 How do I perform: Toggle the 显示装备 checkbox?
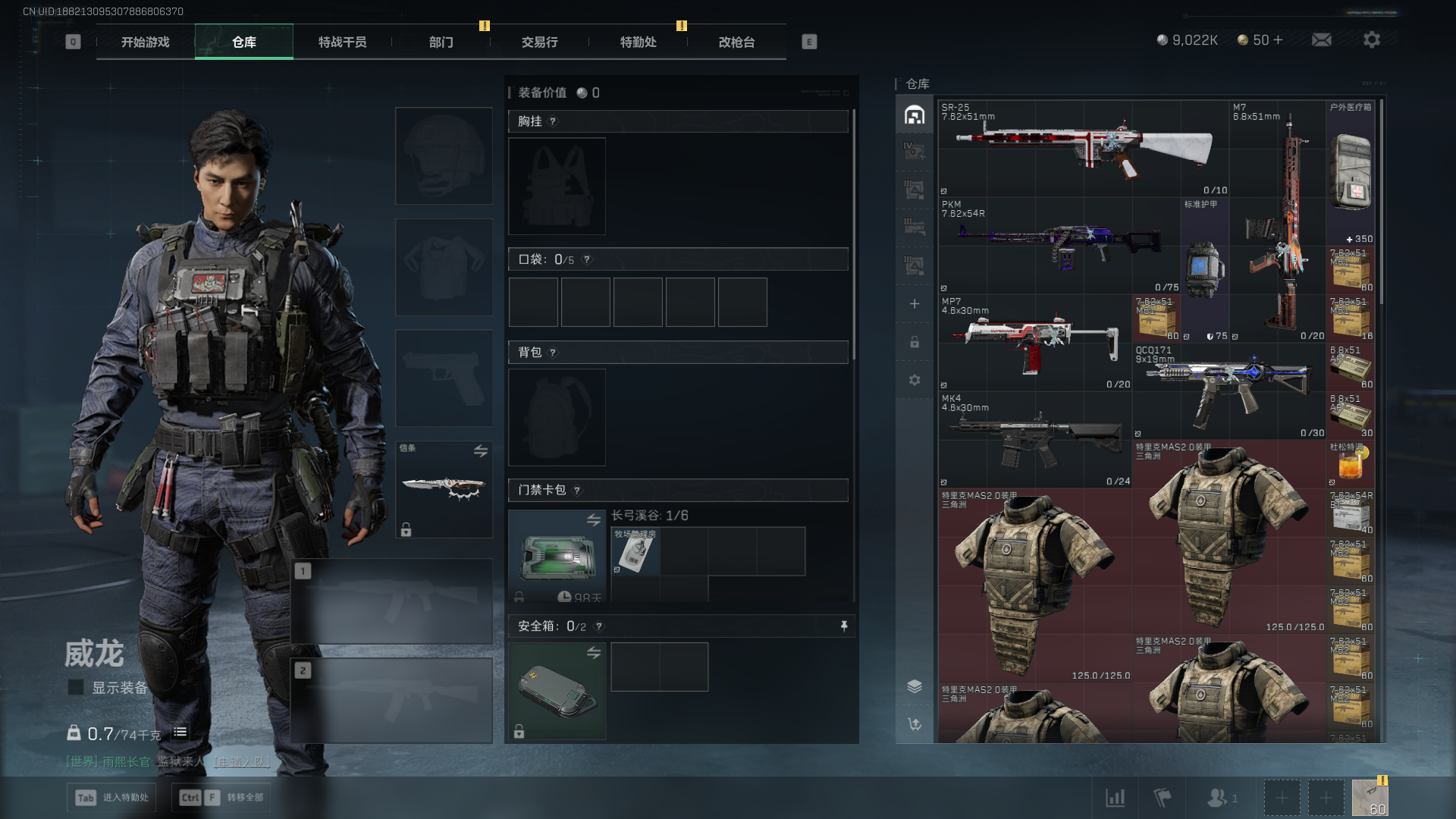(x=76, y=687)
